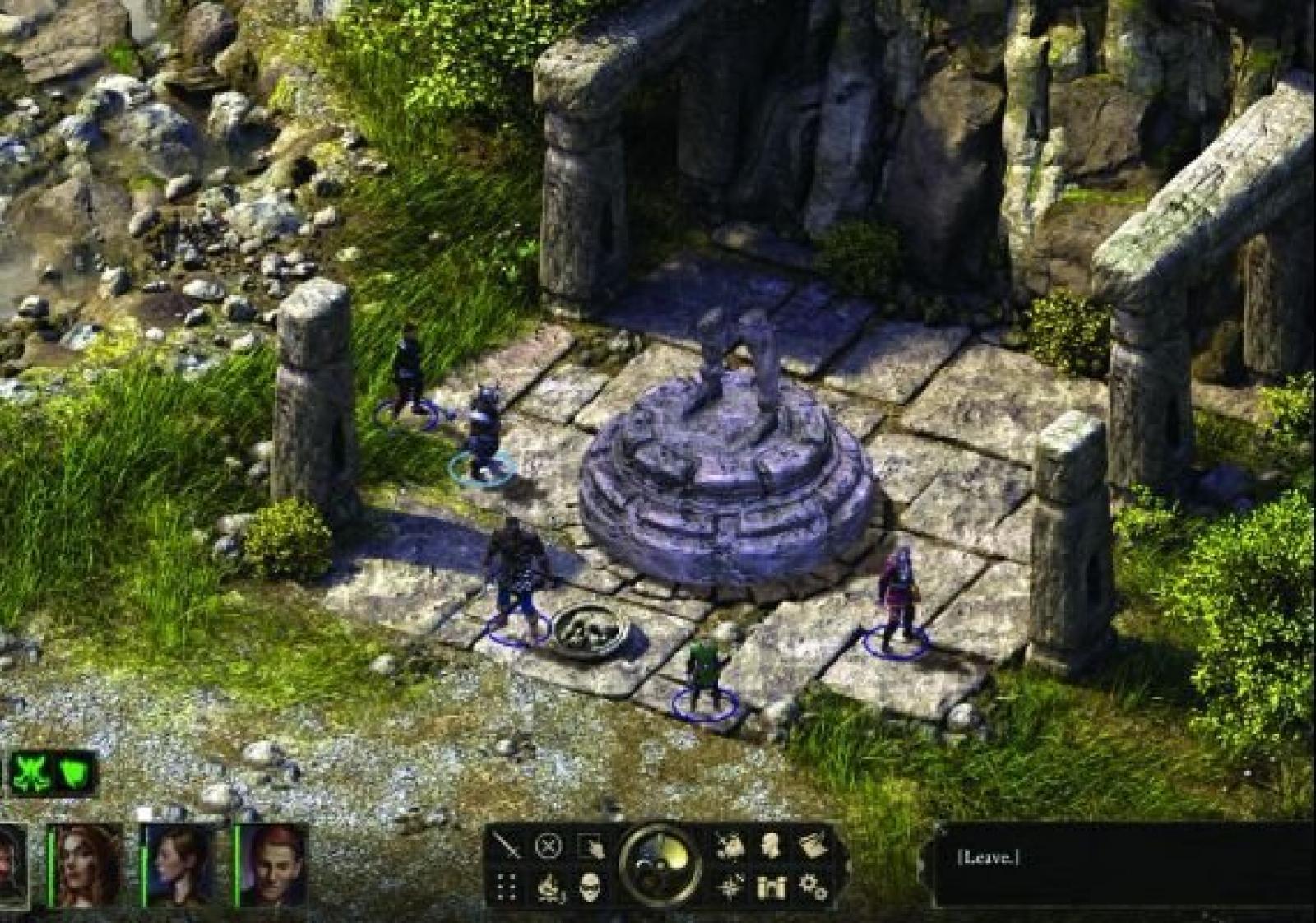The width and height of the screenshot is (1316, 923).
Task: Open the options gears icon
Action: click(813, 888)
